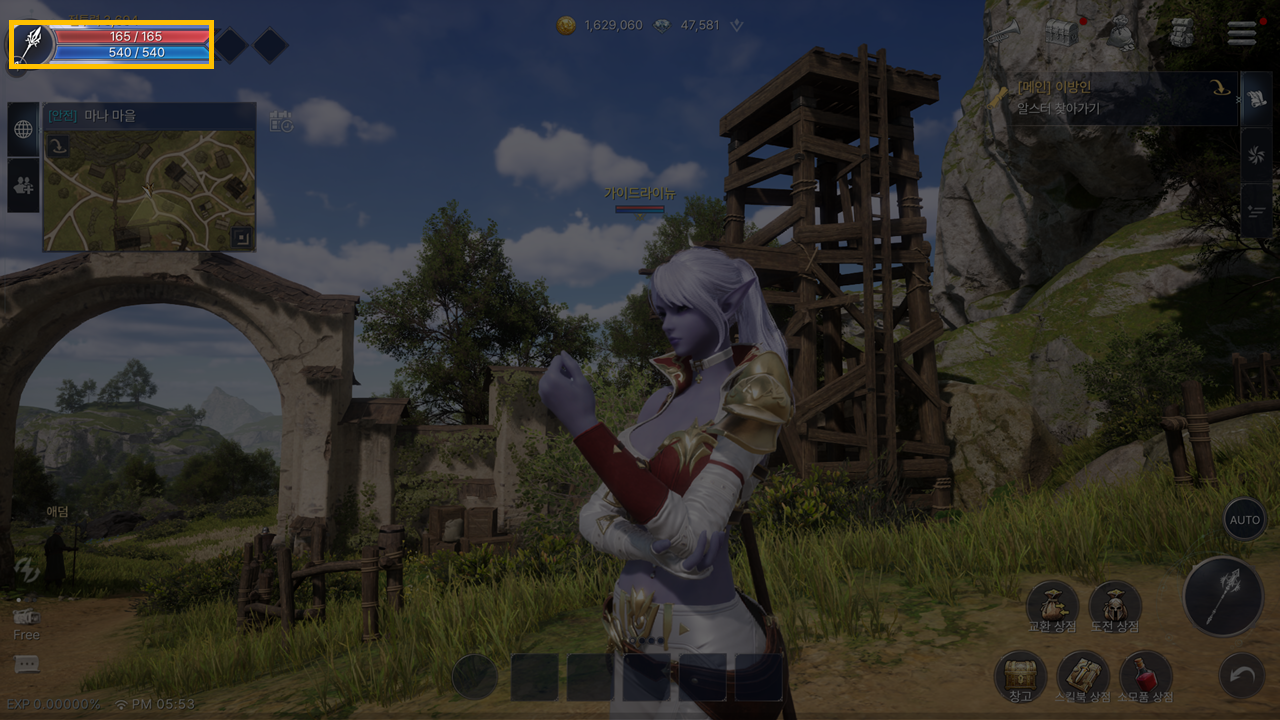The height and width of the screenshot is (720, 1280).
Task: Open the hamburger main menu
Action: 1242,33
